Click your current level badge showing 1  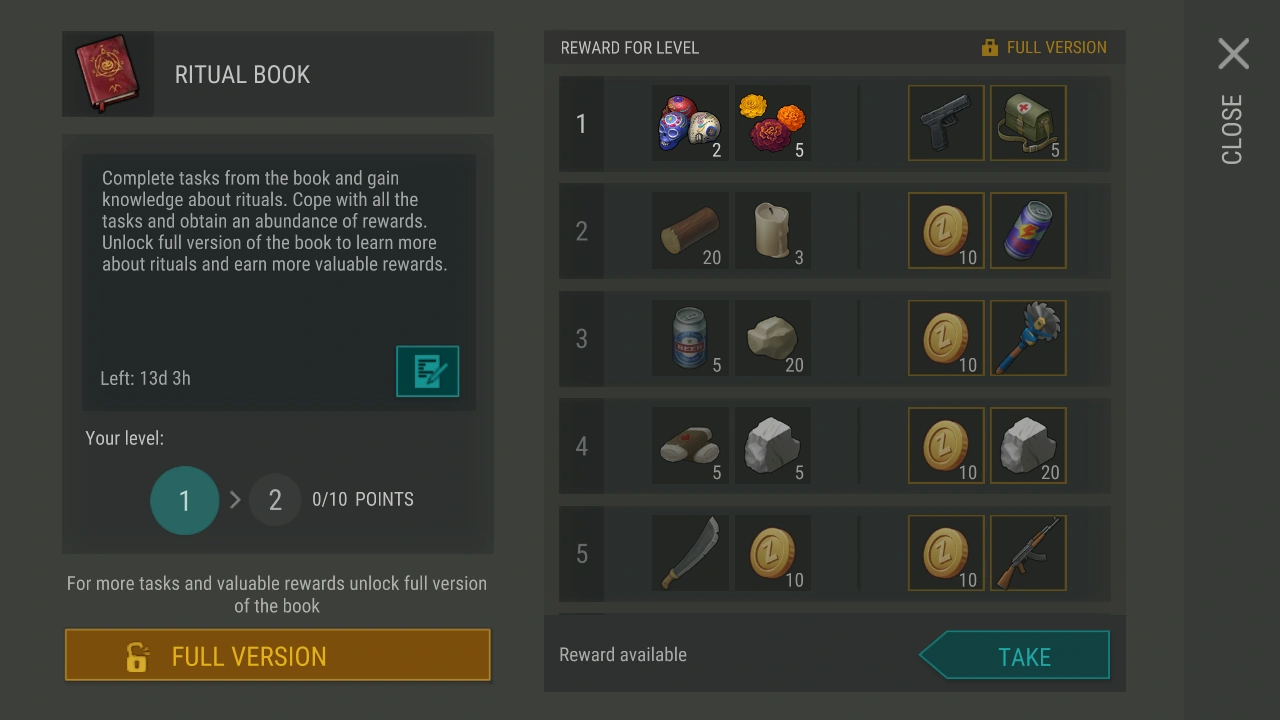click(184, 500)
